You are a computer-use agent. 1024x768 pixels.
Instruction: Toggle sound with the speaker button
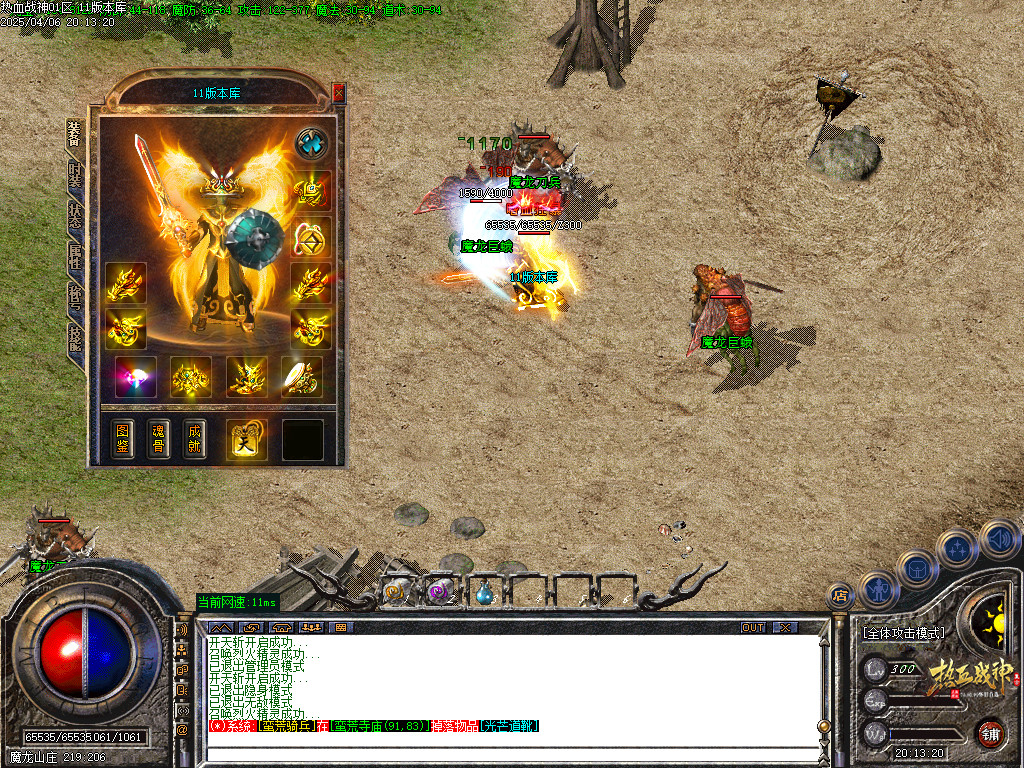999,538
